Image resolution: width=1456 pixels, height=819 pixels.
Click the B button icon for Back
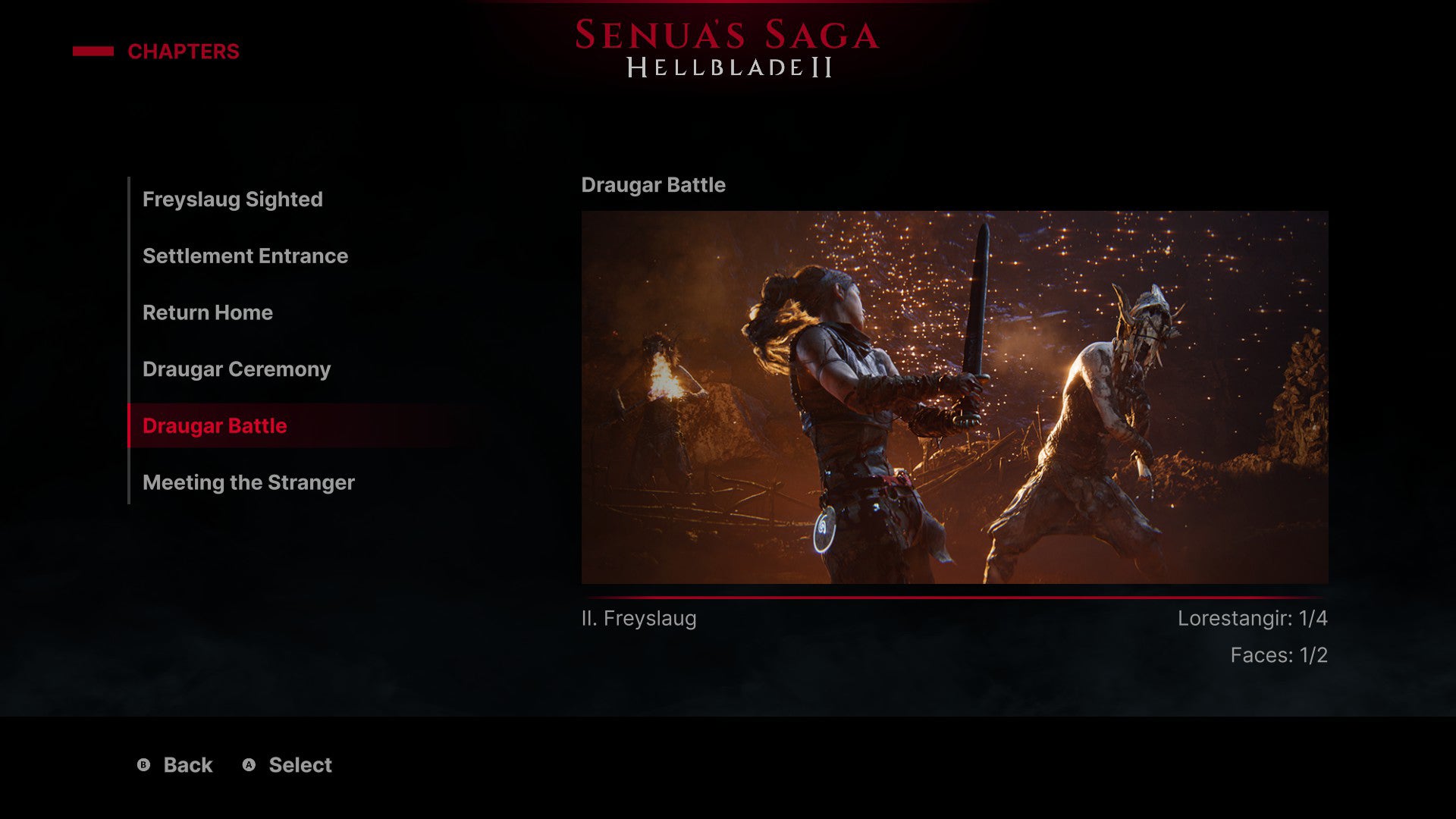point(144,765)
